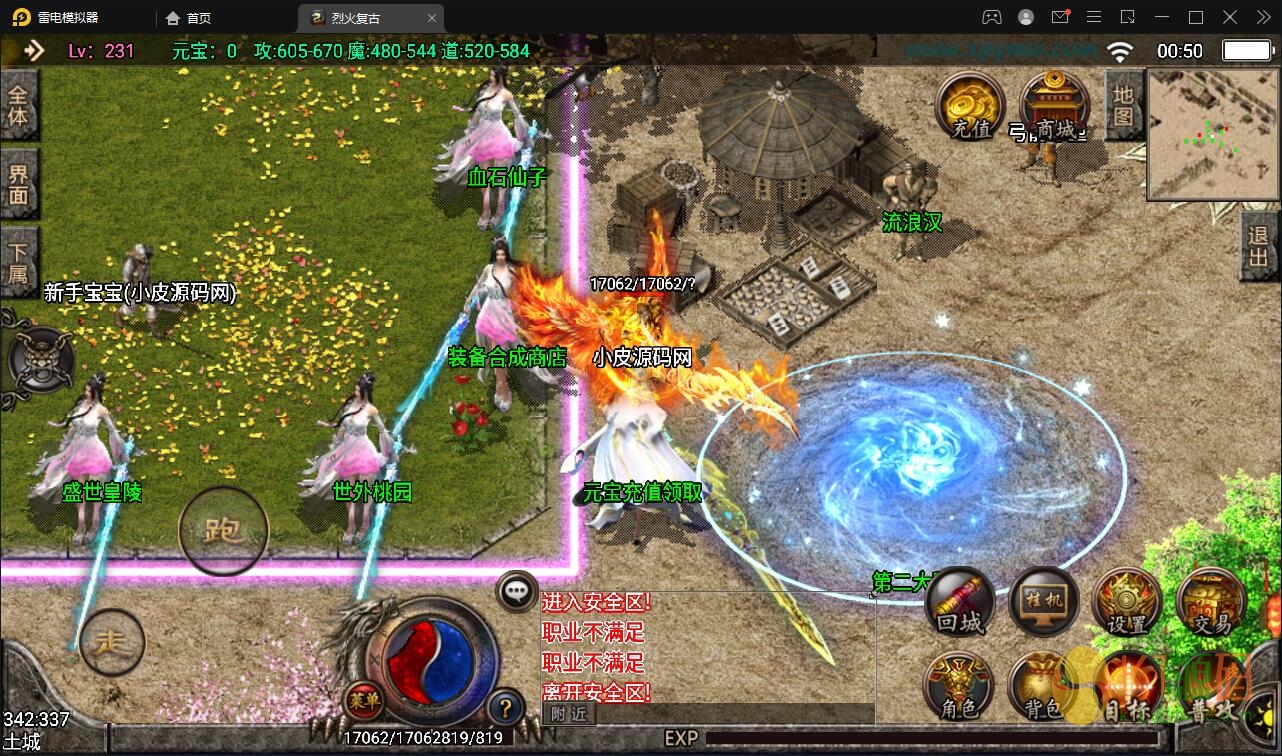Switch chat to the 附近 channel
The height and width of the screenshot is (756, 1282).
click(x=568, y=714)
